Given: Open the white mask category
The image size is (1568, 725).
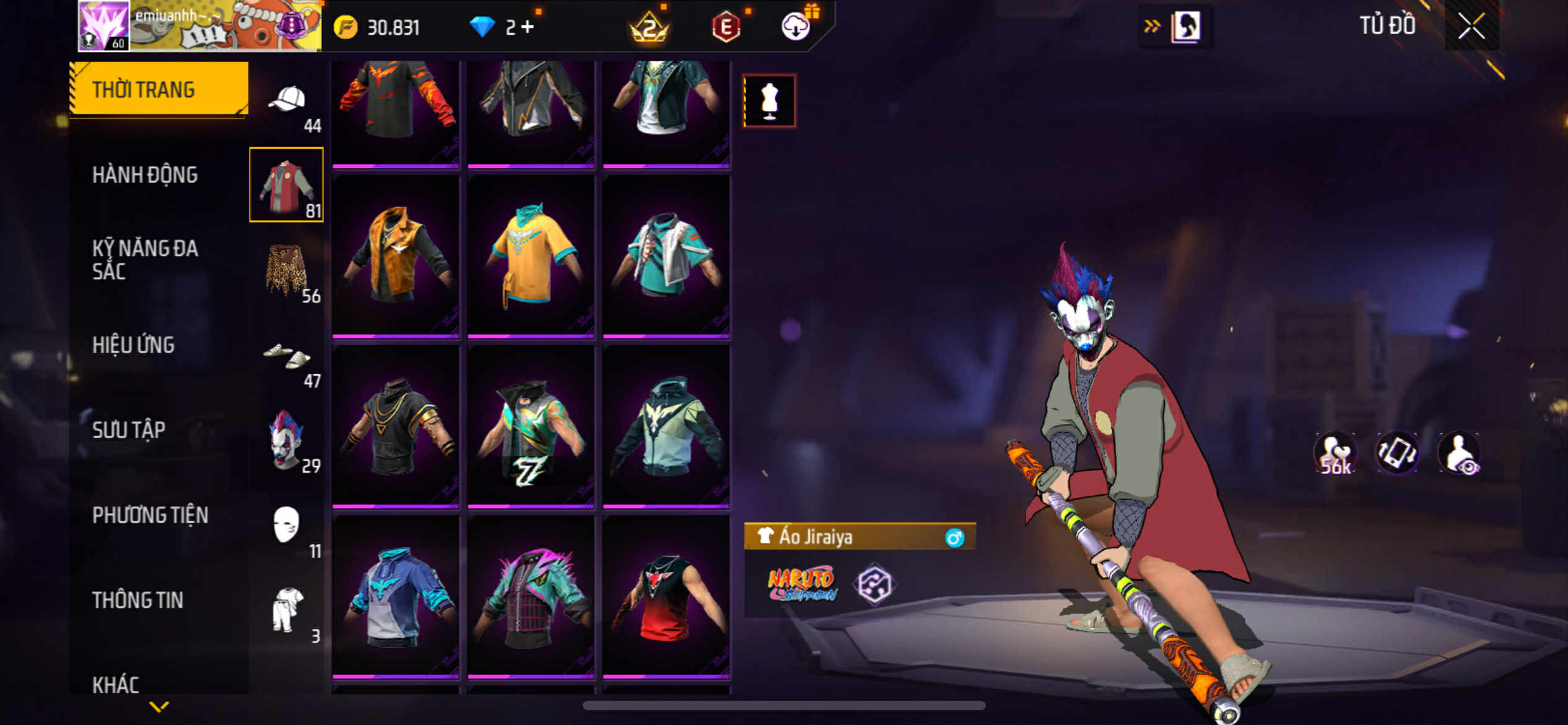Looking at the screenshot, I should pyautogui.click(x=286, y=525).
